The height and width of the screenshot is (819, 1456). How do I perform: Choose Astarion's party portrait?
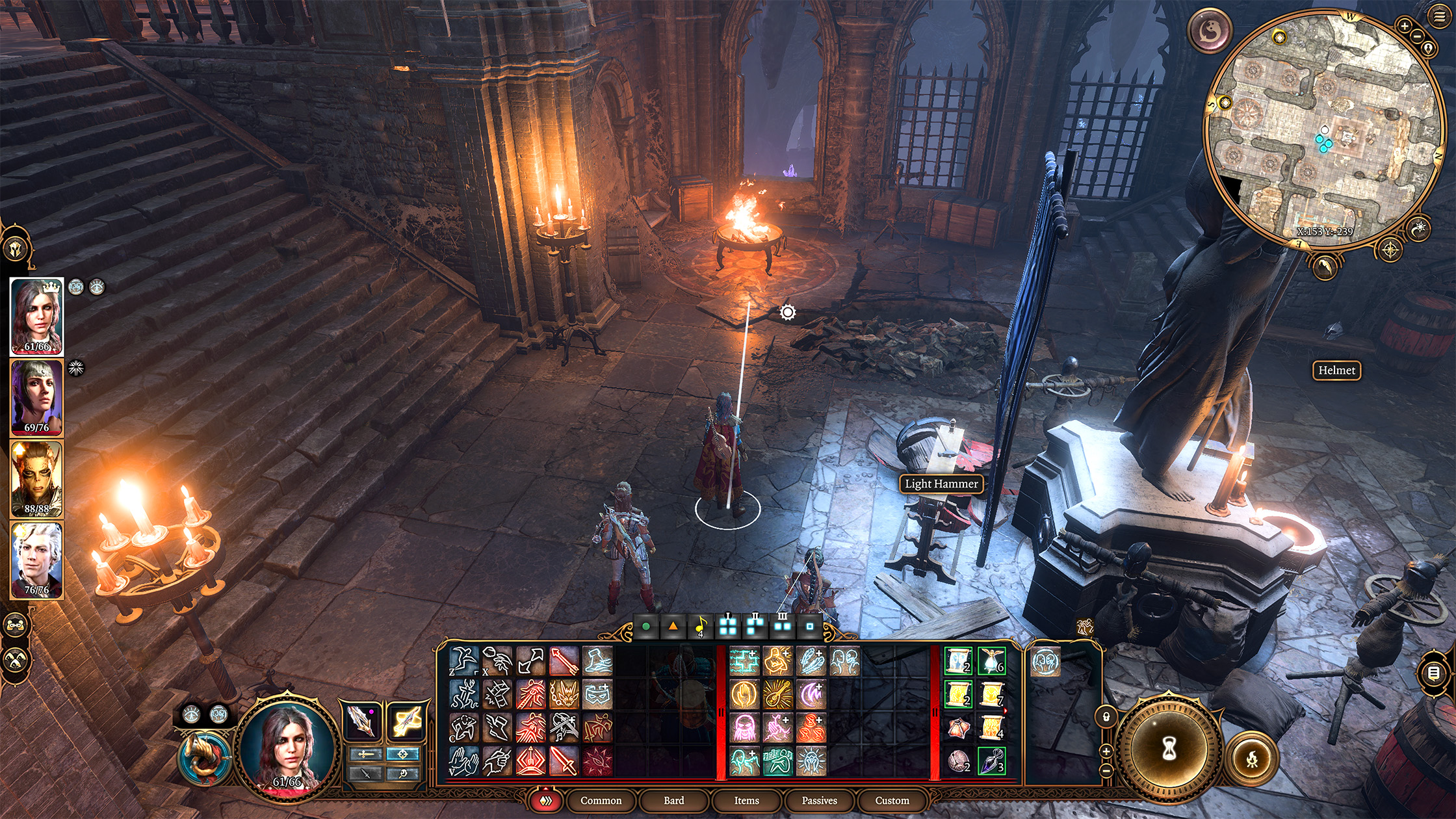tap(36, 560)
